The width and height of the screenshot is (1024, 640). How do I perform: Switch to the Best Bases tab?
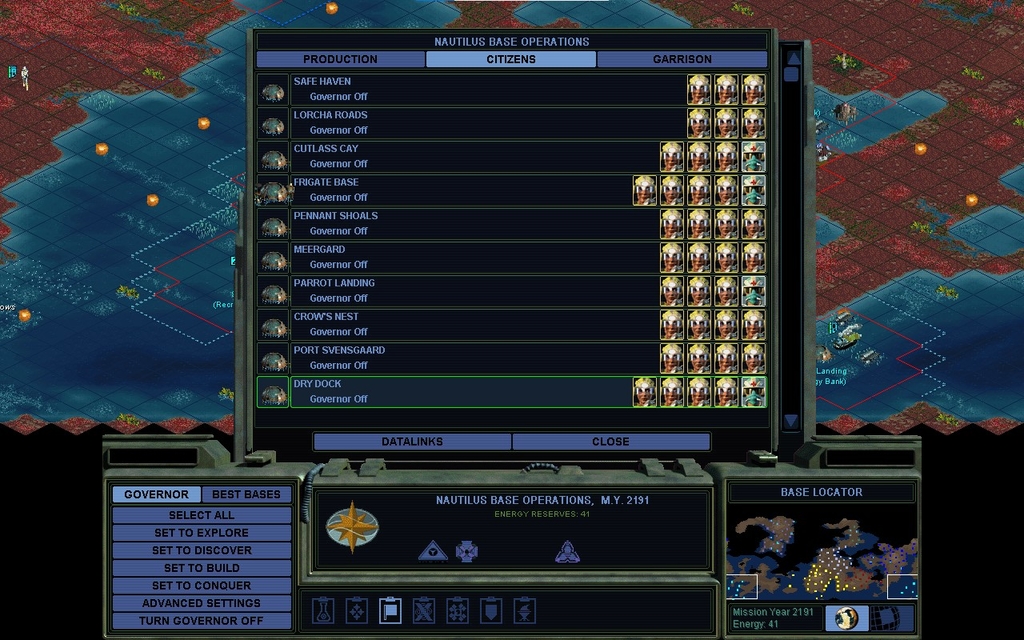tap(246, 494)
